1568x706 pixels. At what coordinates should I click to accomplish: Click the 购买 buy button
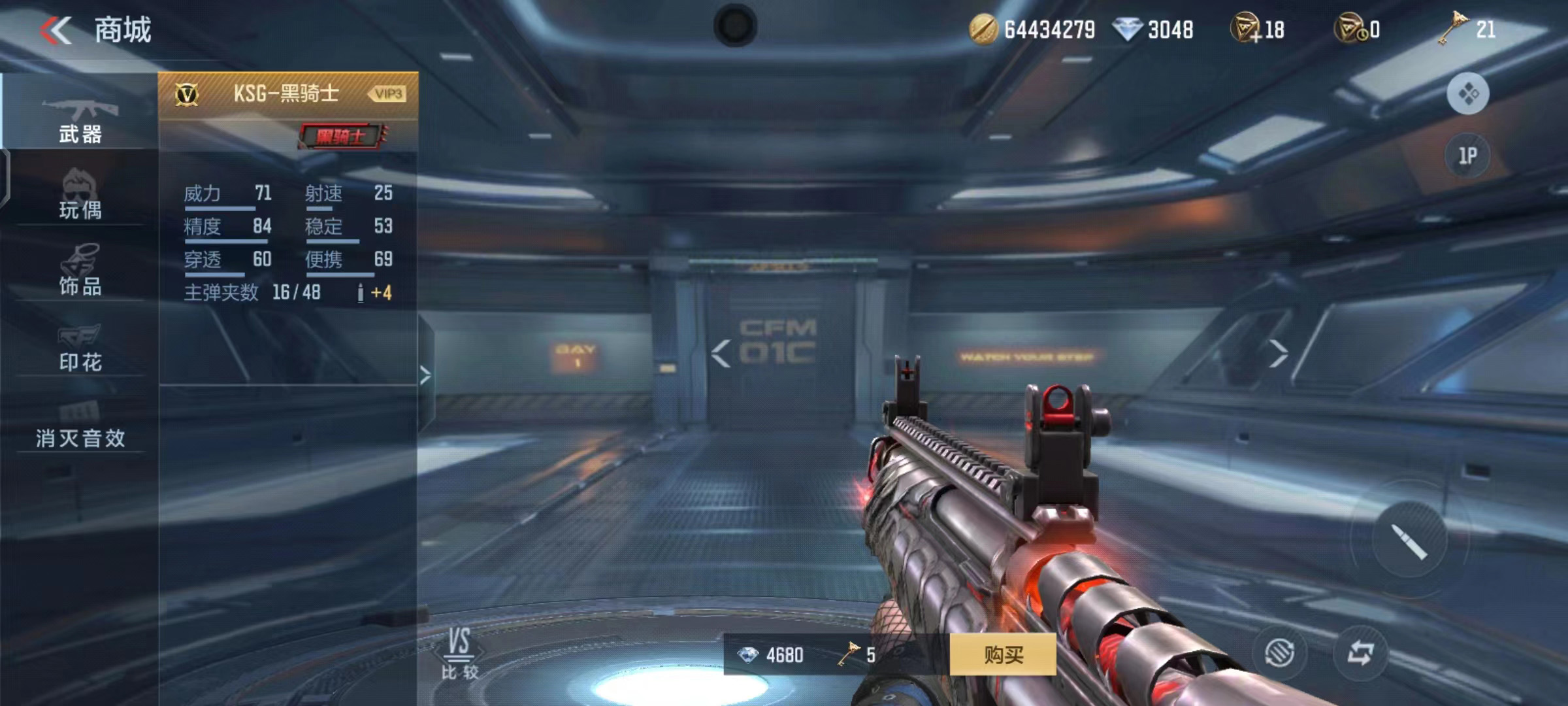tap(1002, 654)
